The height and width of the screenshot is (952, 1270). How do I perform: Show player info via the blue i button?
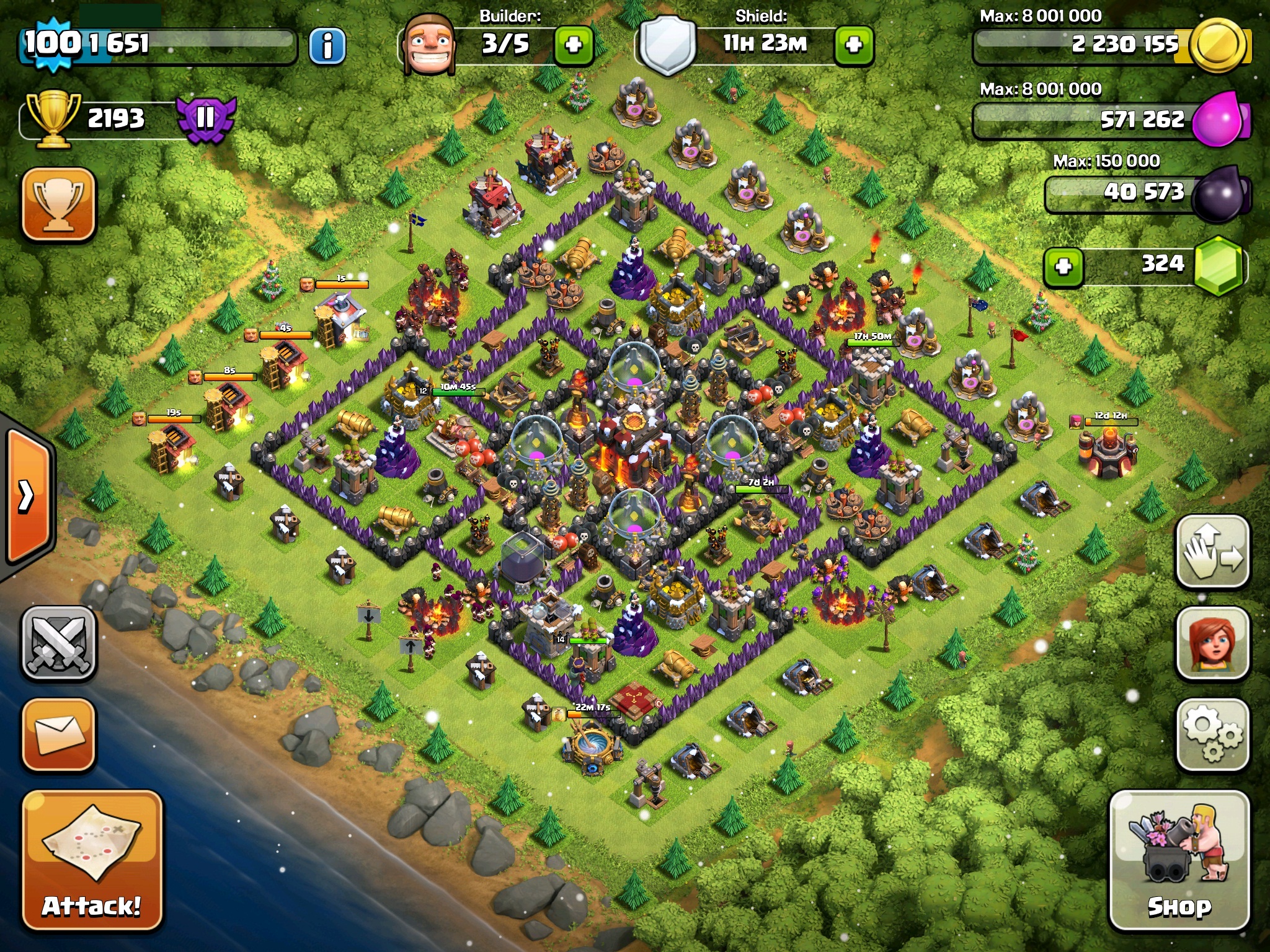pyautogui.click(x=327, y=45)
